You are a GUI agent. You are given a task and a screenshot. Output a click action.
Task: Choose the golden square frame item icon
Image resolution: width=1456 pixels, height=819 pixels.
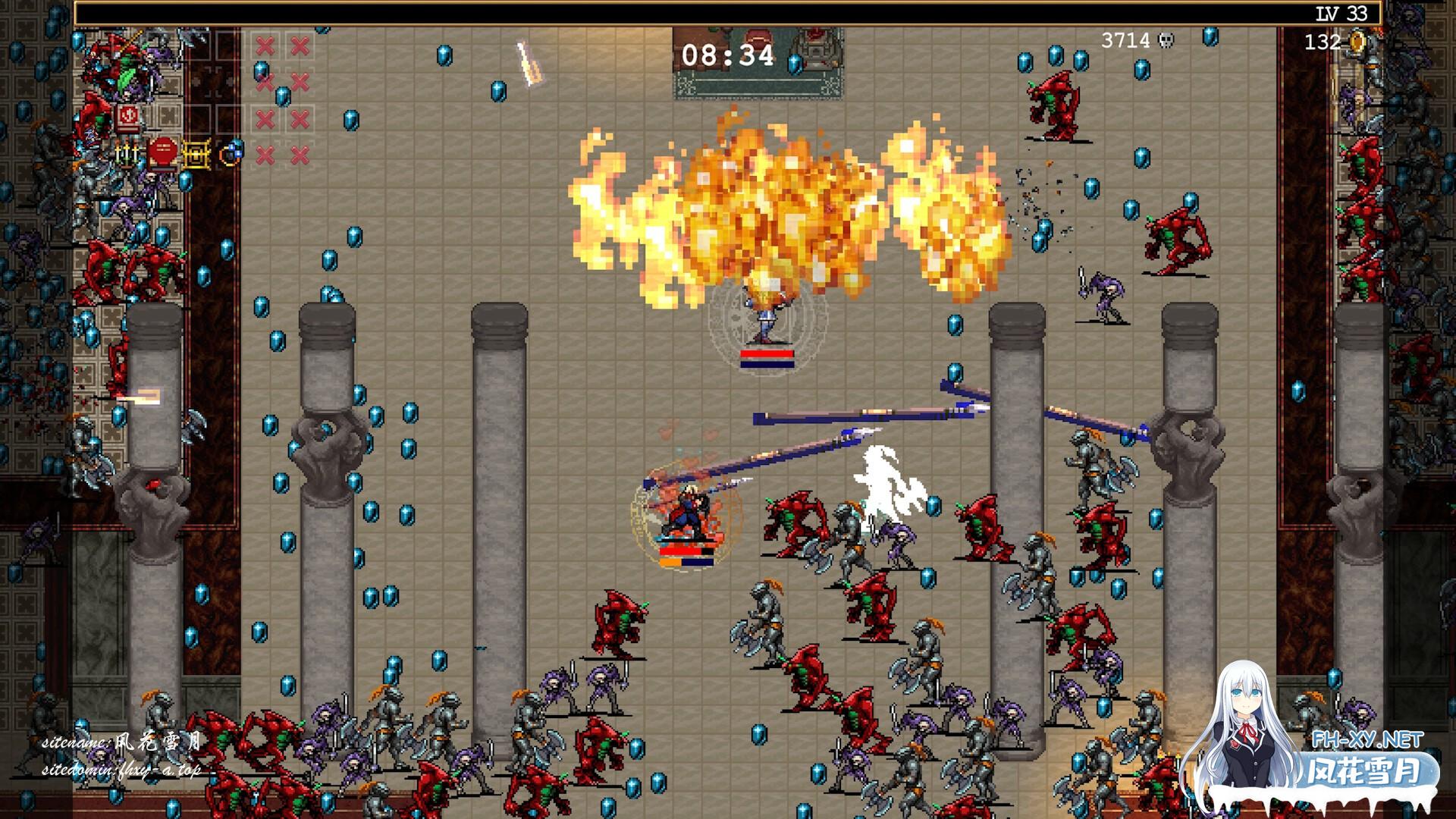pos(196,155)
